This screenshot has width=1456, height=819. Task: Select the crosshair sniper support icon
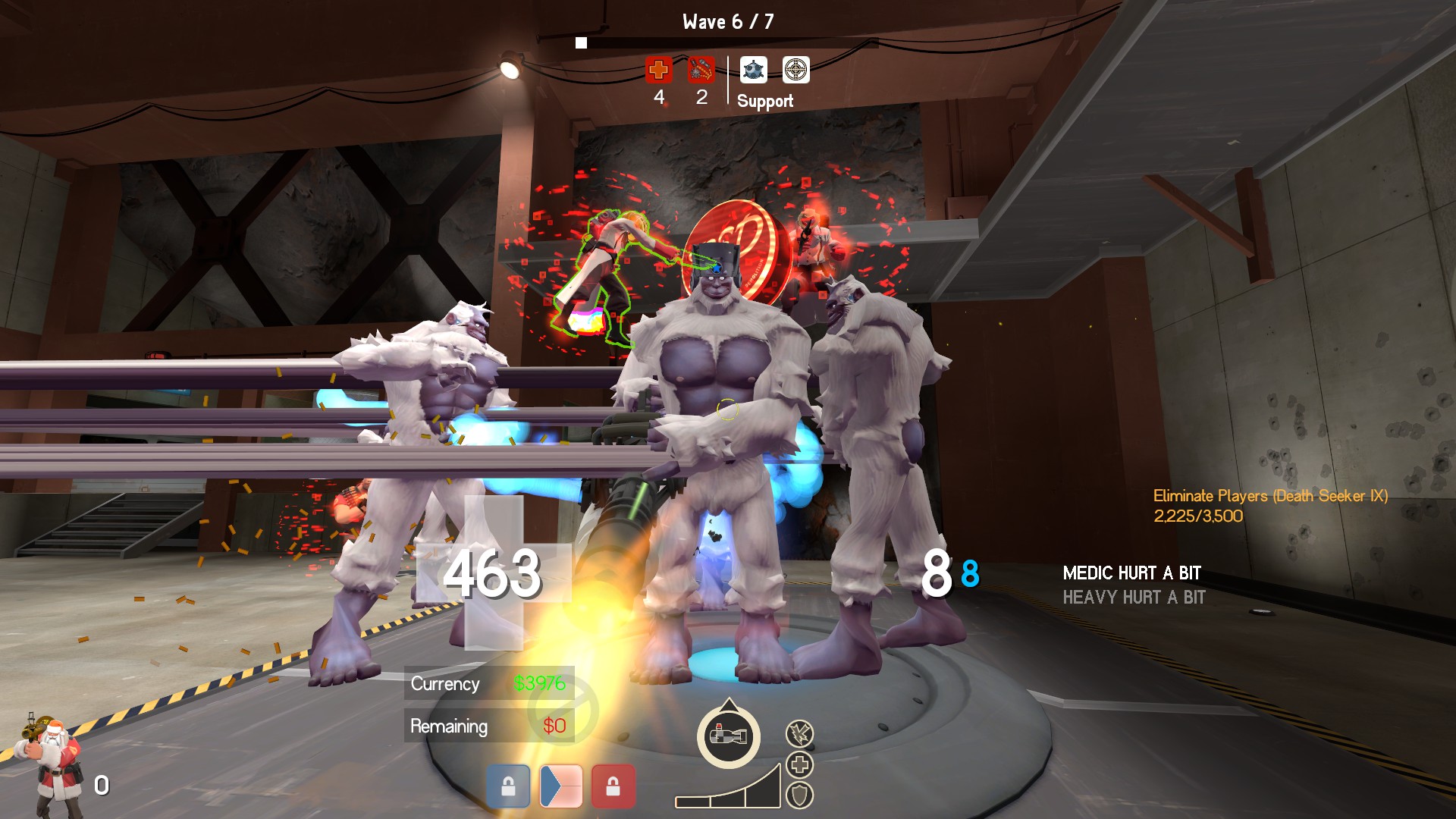[795, 70]
